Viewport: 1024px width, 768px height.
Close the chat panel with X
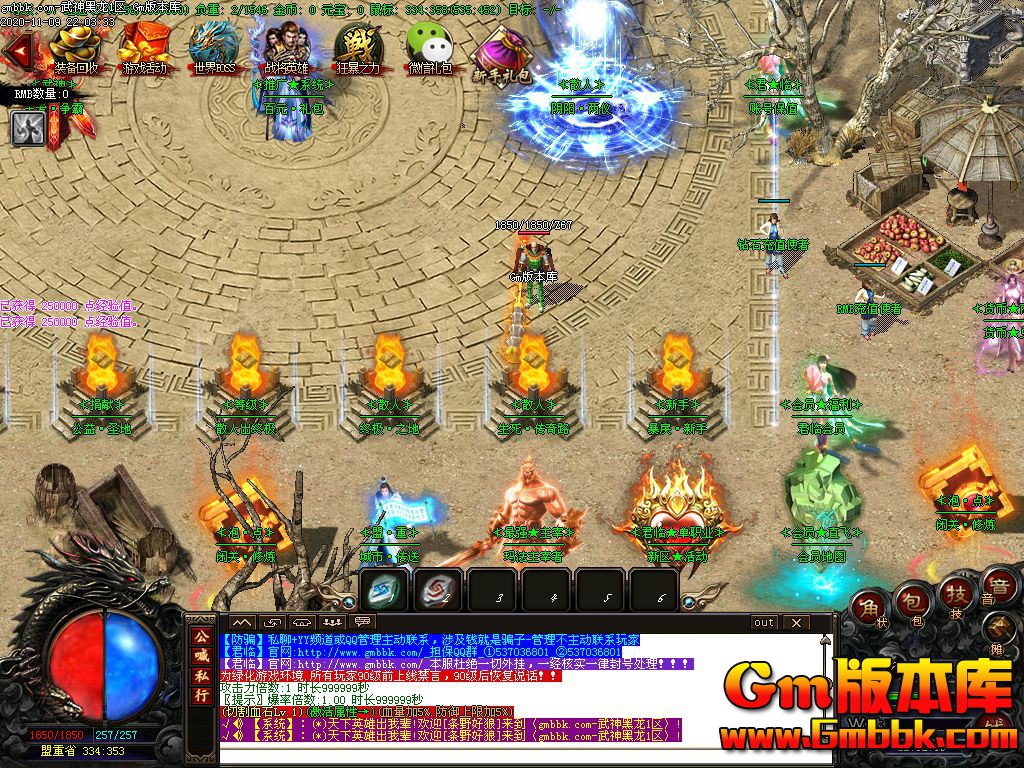point(796,622)
